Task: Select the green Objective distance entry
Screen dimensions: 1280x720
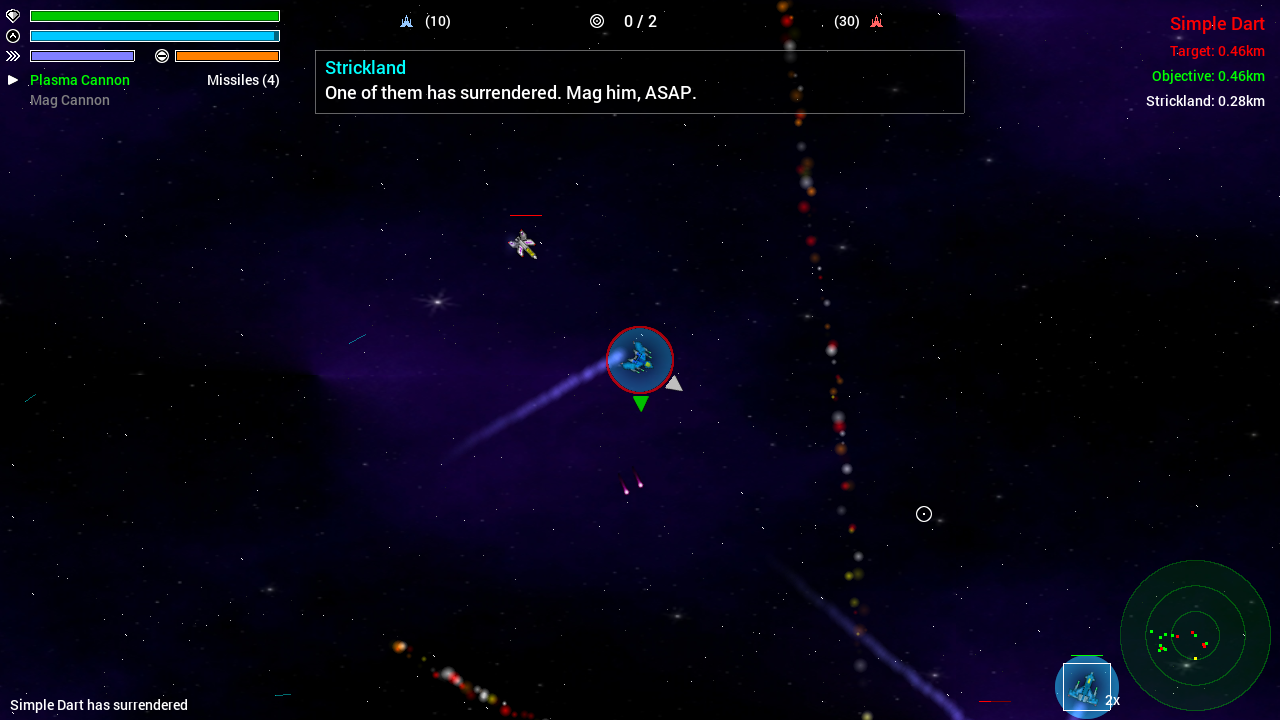Action: tap(1208, 76)
